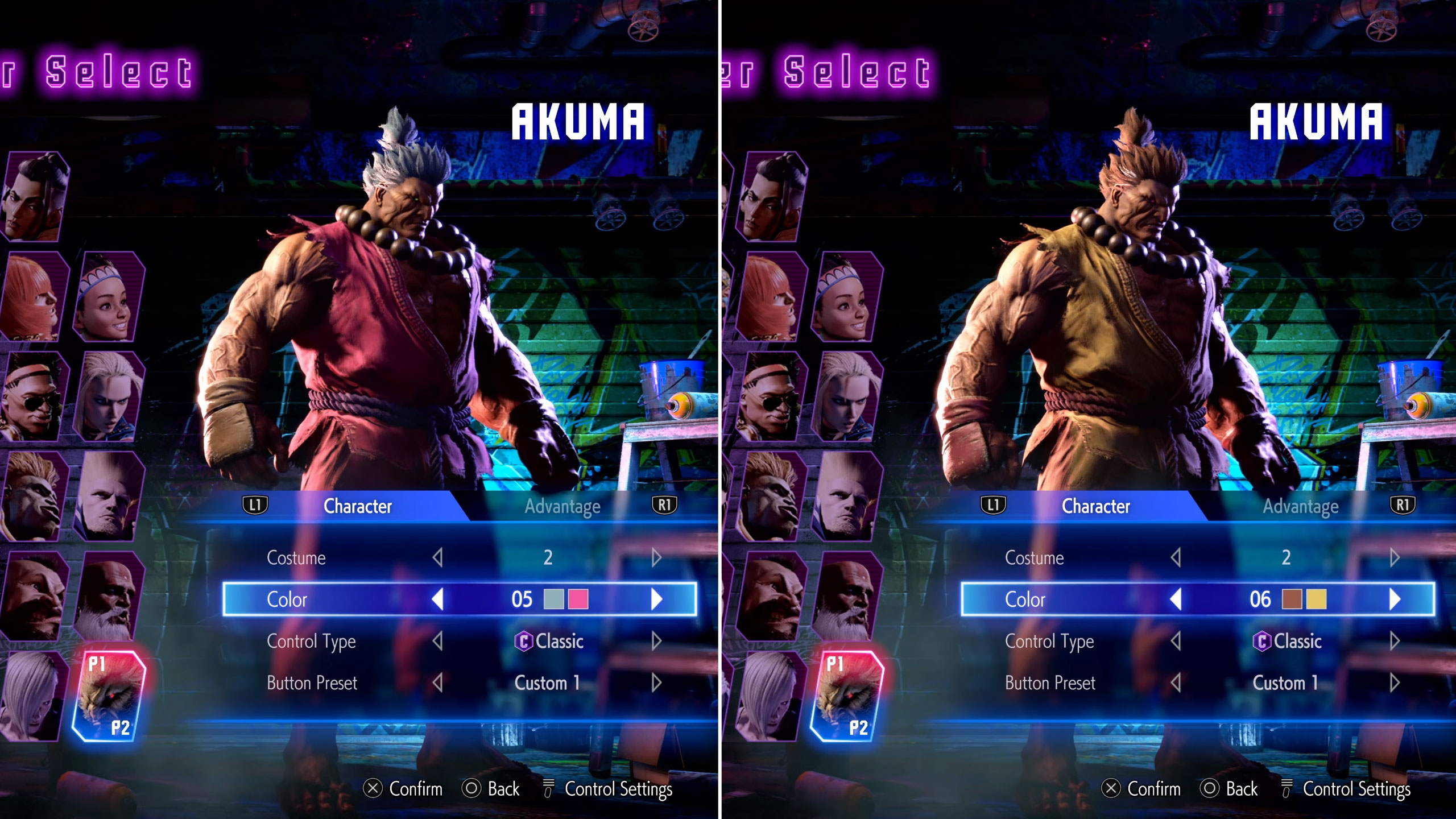Screen dimensions: 1456x819
Task: Click the Classic control type C icon
Action: point(525,642)
